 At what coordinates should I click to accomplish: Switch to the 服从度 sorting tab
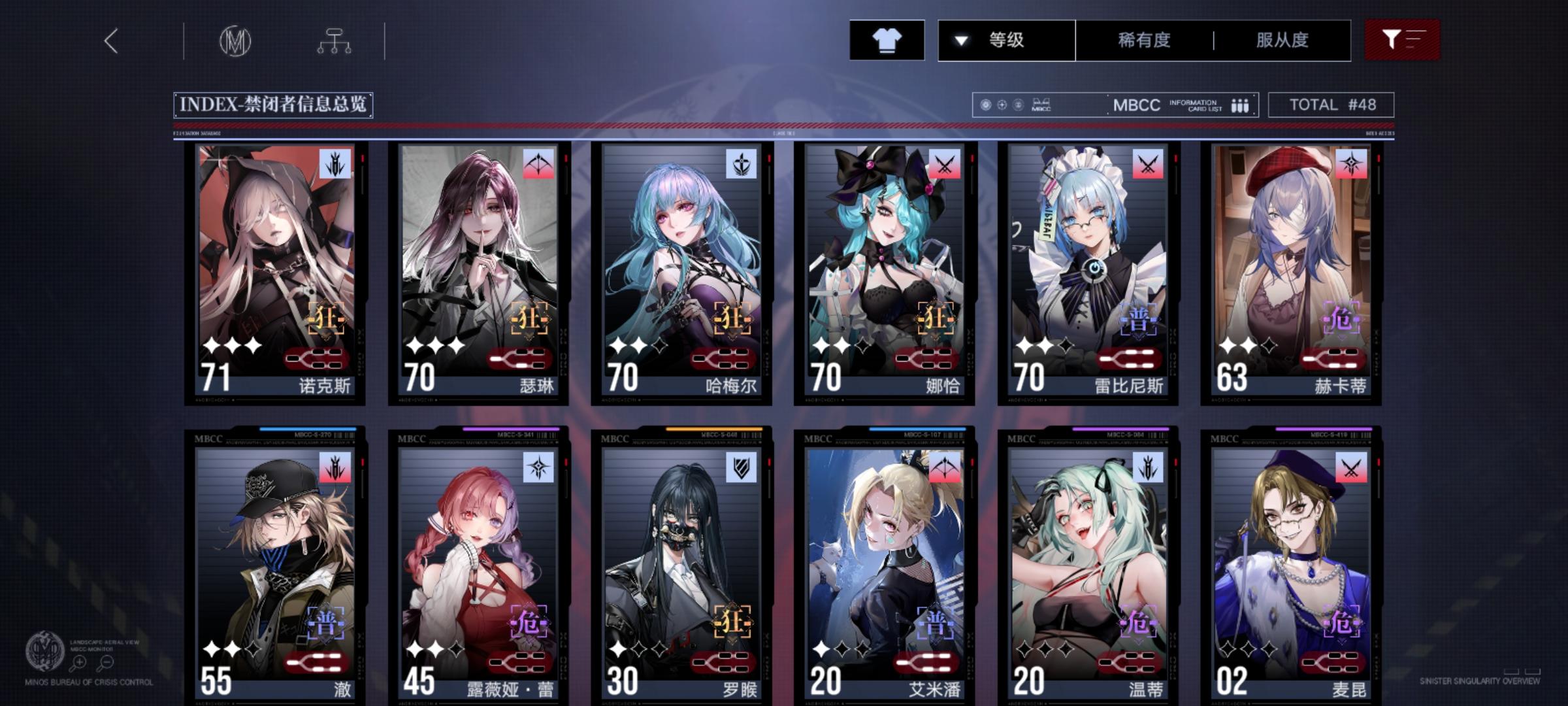tap(1282, 41)
